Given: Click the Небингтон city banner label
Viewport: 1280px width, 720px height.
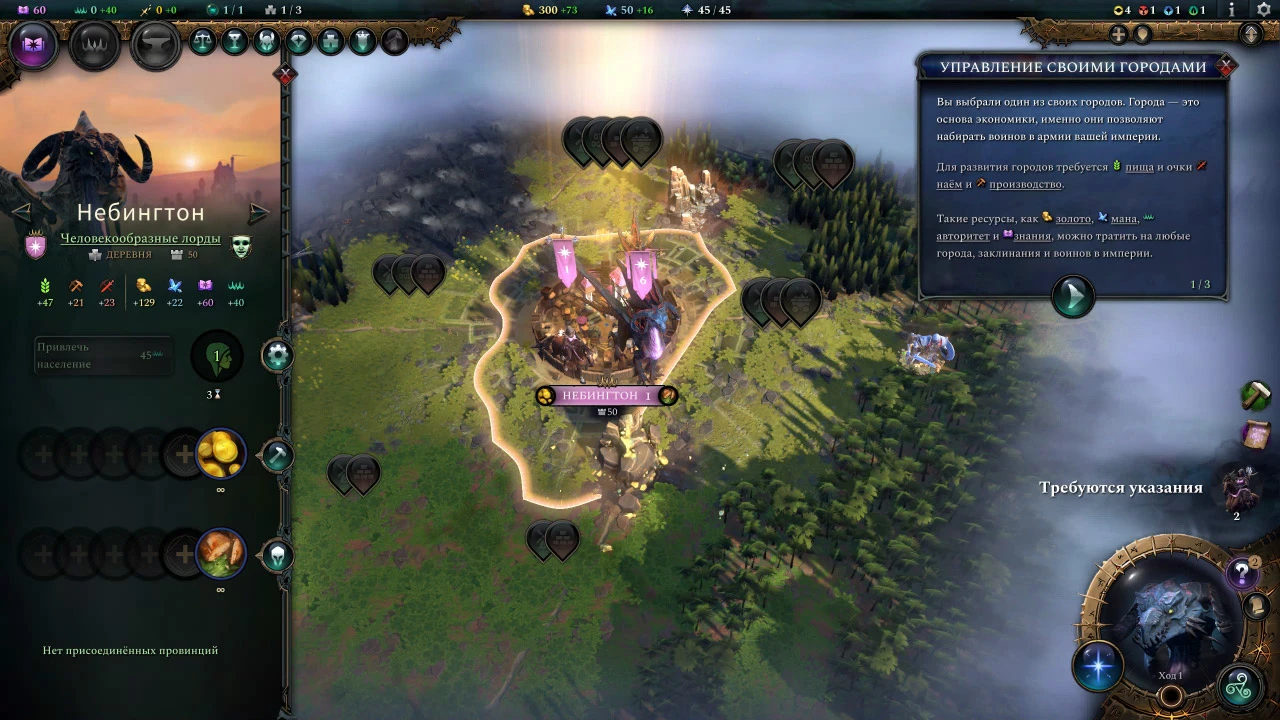Looking at the screenshot, I should 606,396.
